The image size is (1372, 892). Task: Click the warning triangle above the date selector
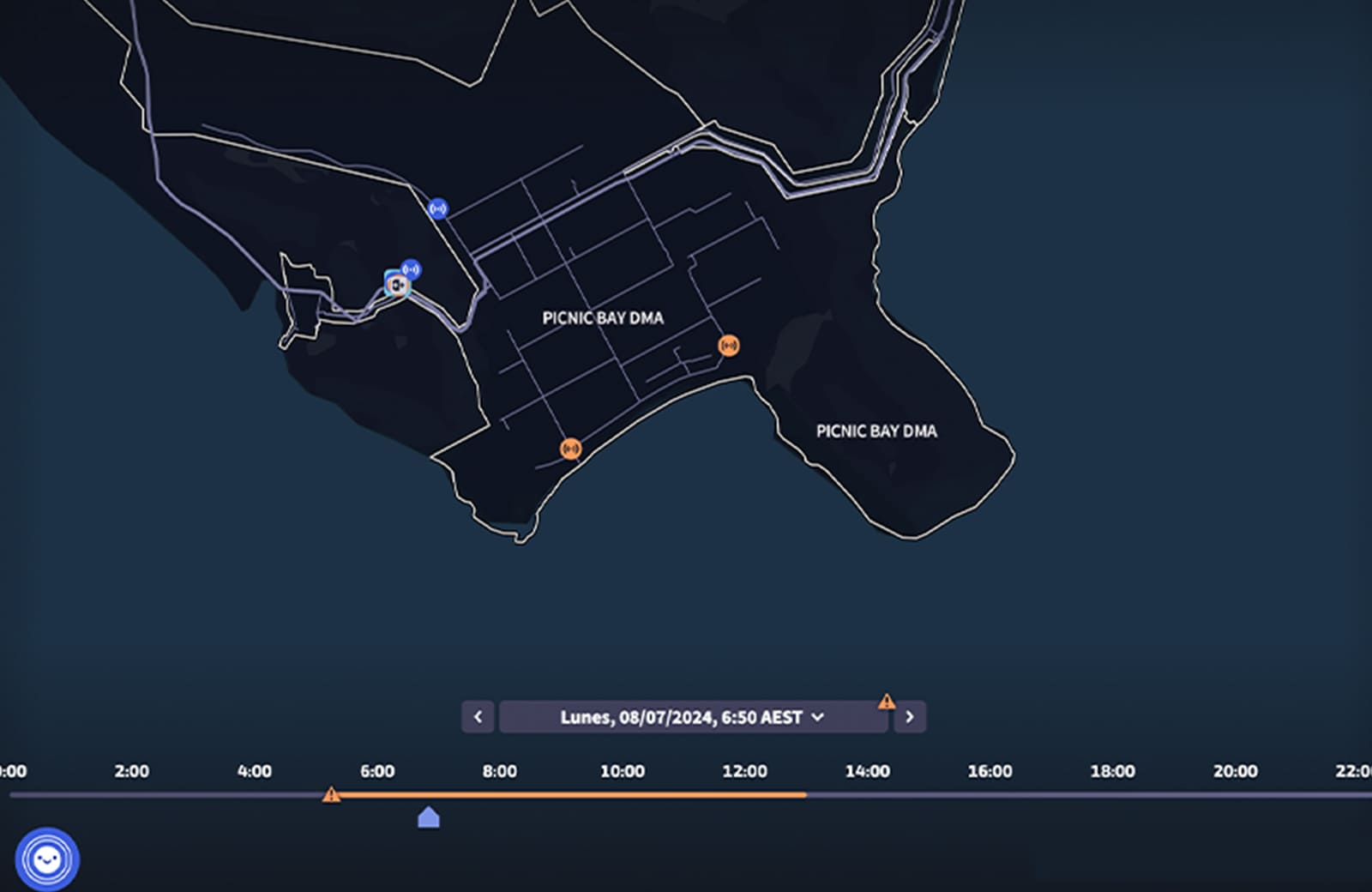pos(887,702)
